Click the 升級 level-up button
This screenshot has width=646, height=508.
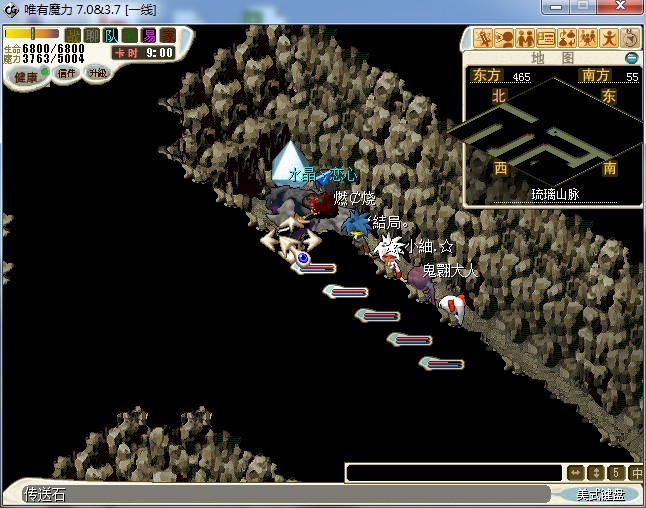(x=98, y=73)
